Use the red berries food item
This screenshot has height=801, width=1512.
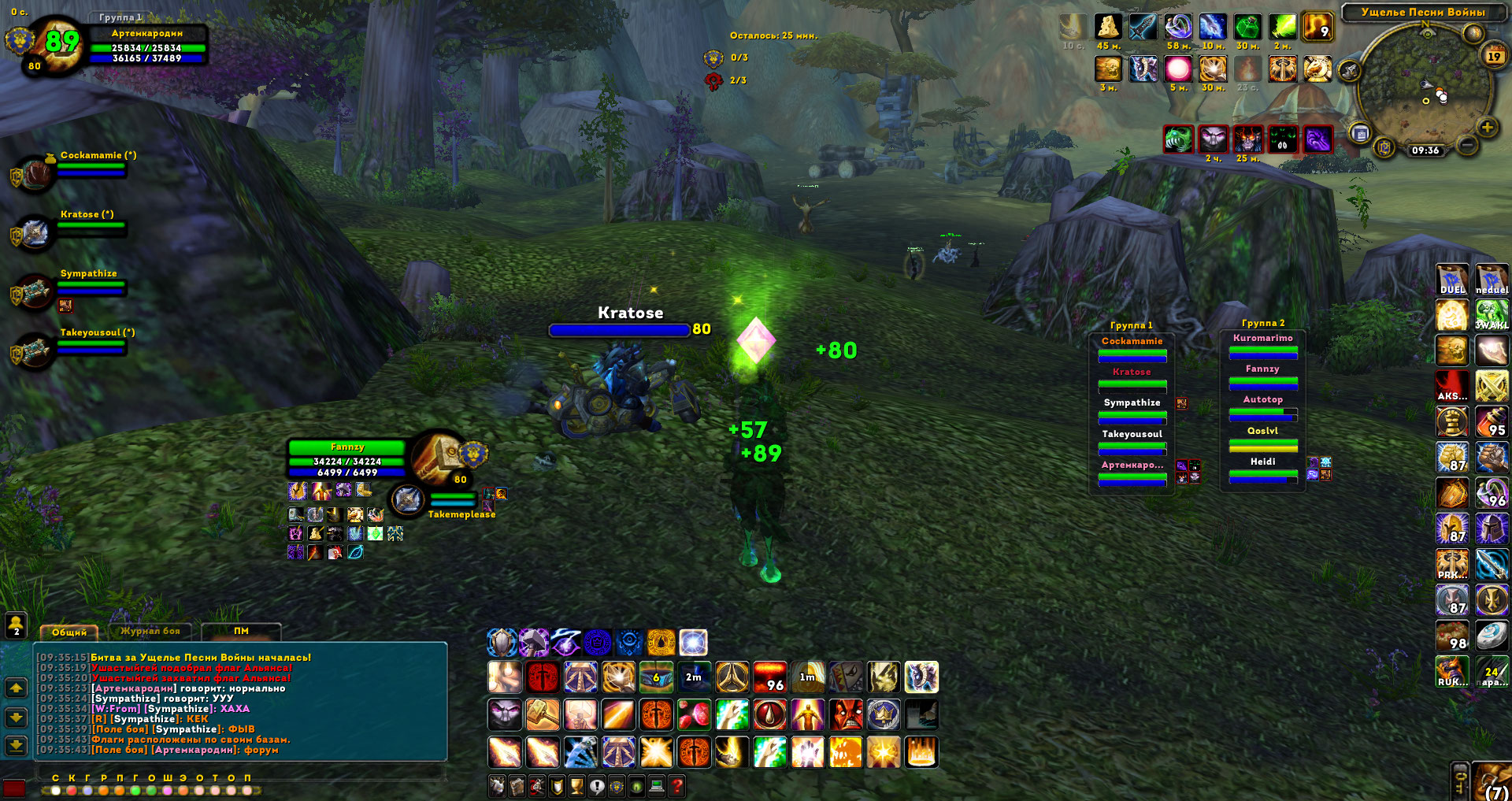tap(694, 715)
